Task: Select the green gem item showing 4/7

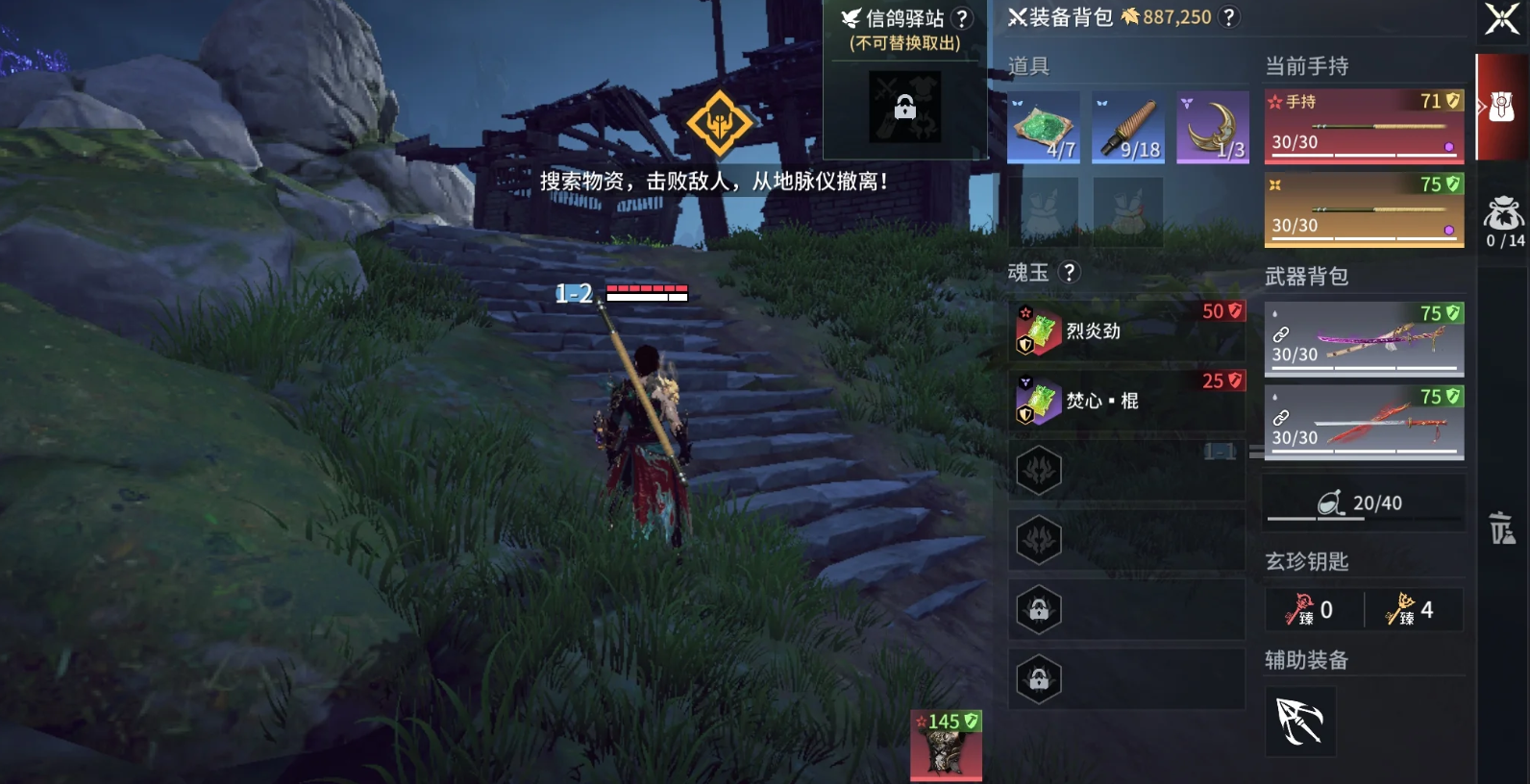Action: click(1044, 126)
